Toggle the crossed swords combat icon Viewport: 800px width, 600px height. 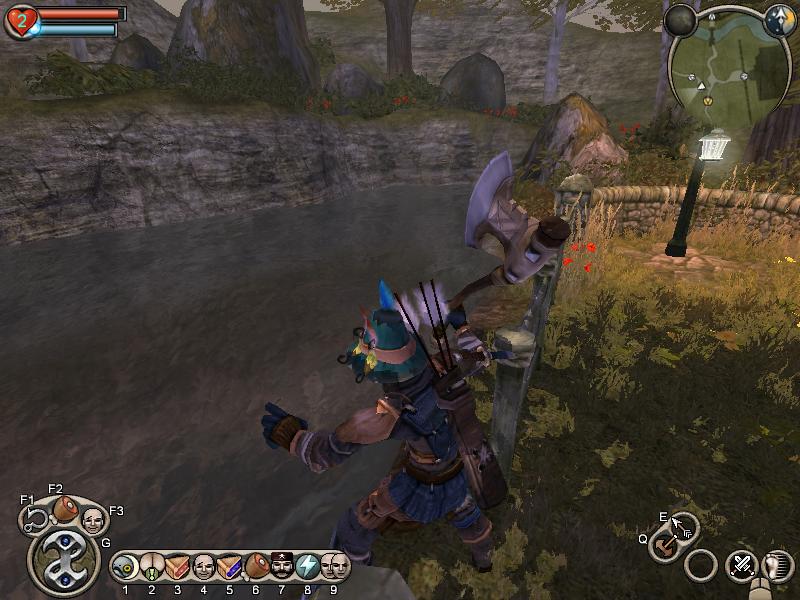[x=742, y=564]
